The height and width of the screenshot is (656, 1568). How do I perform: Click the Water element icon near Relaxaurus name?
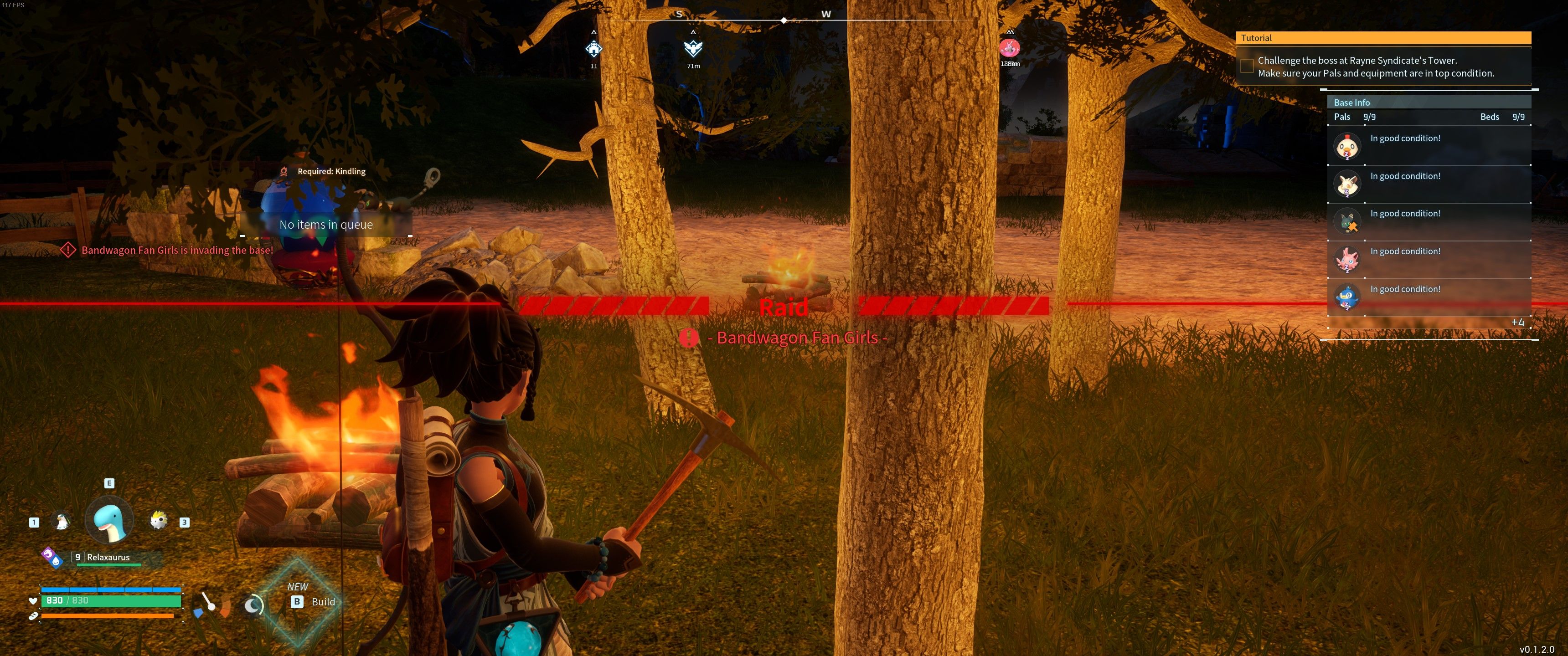click(57, 562)
